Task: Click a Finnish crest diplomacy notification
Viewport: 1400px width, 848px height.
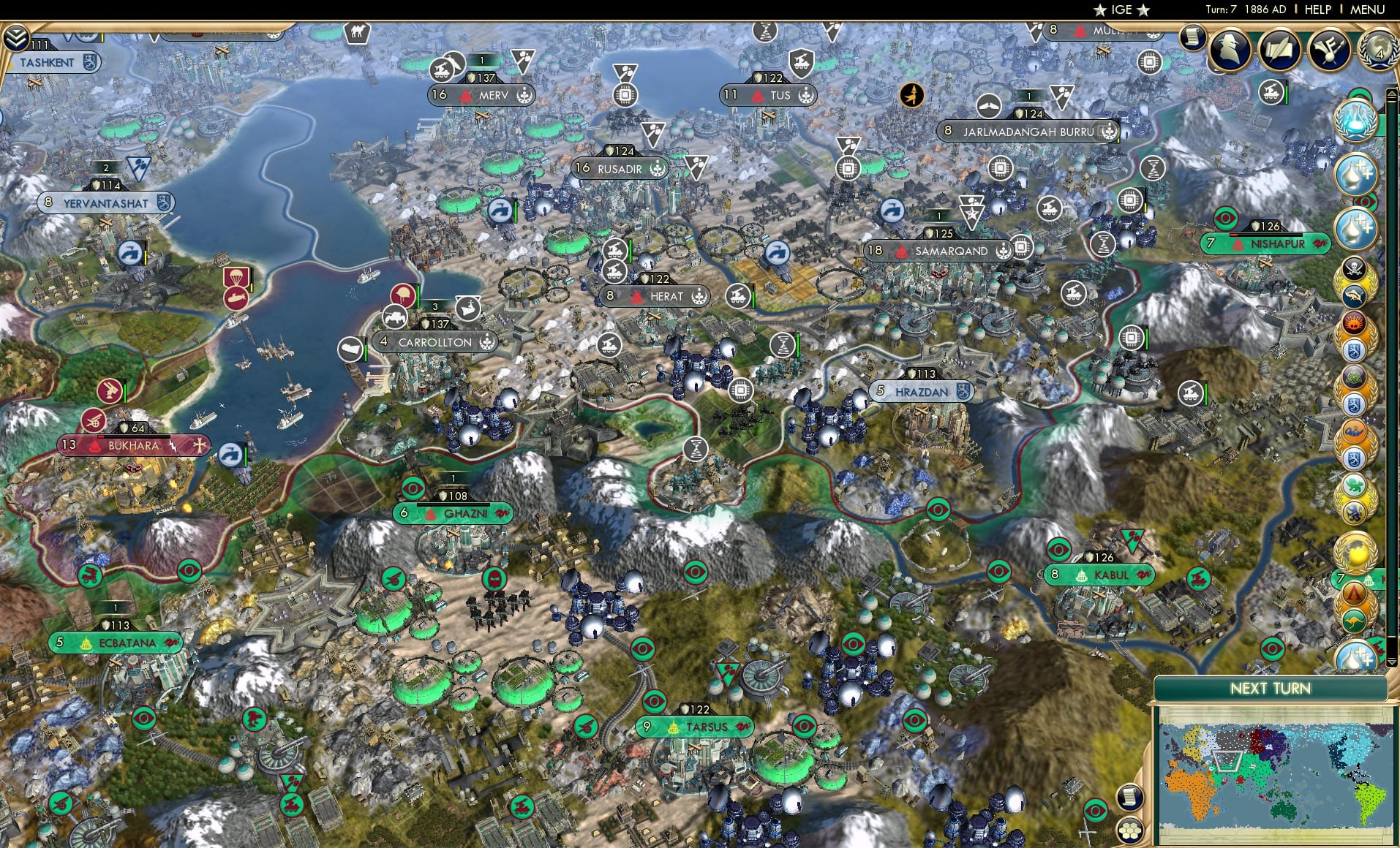Action: pyautogui.click(x=1355, y=349)
